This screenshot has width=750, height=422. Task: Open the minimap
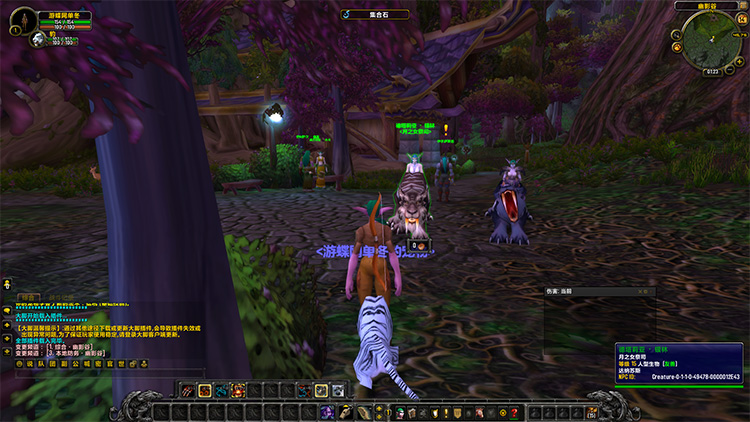(711, 36)
